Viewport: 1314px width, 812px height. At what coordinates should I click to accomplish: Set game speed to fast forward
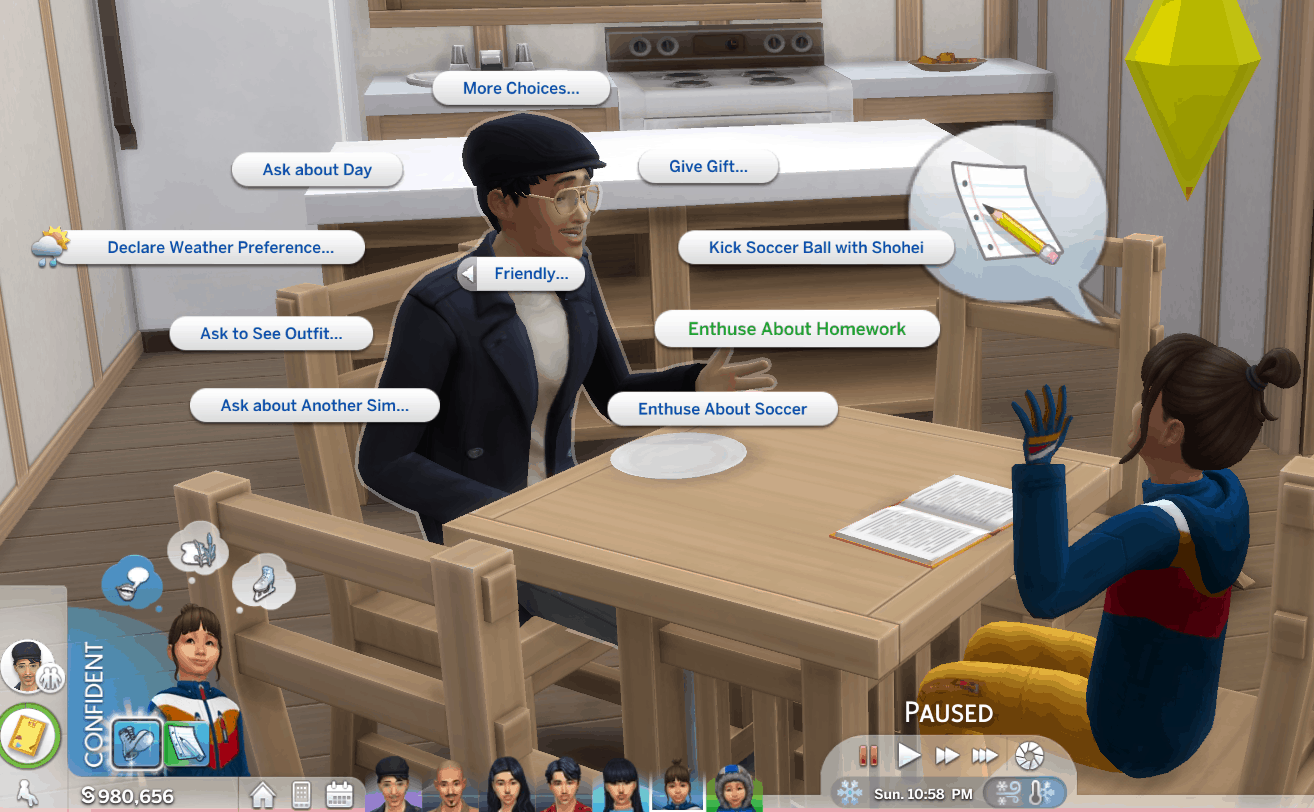[946, 755]
